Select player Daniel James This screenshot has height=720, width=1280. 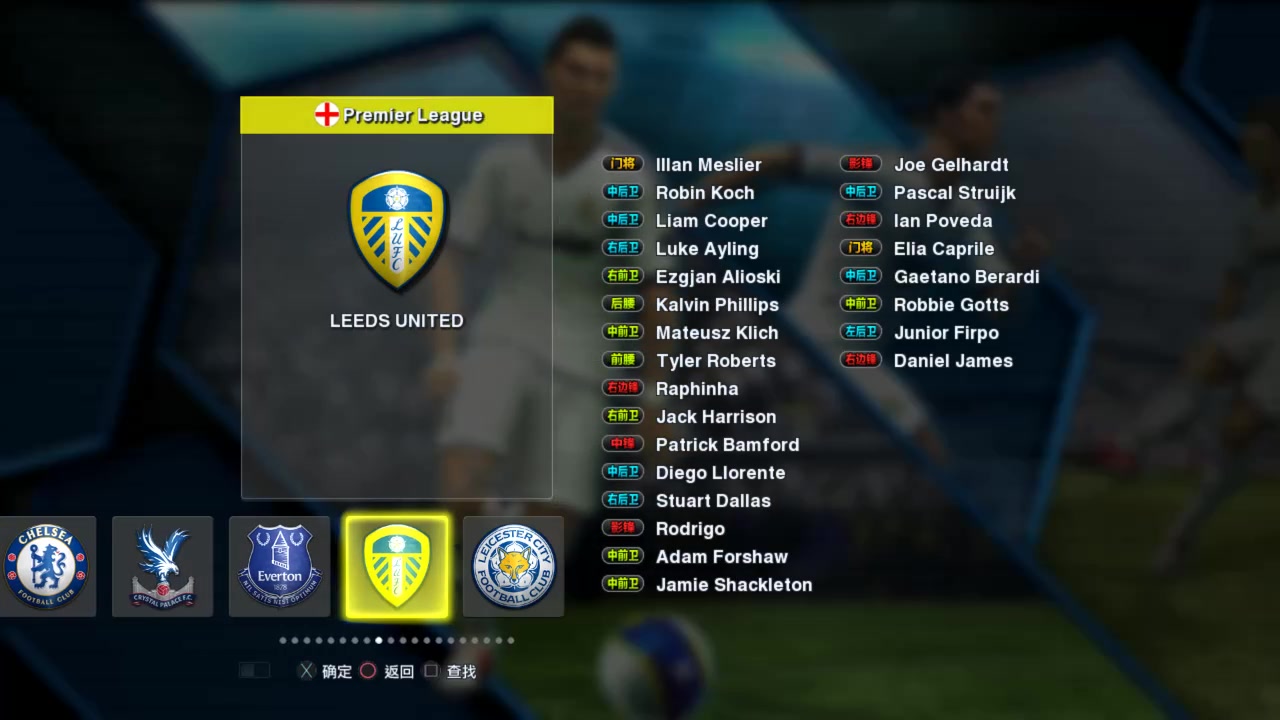coord(952,361)
